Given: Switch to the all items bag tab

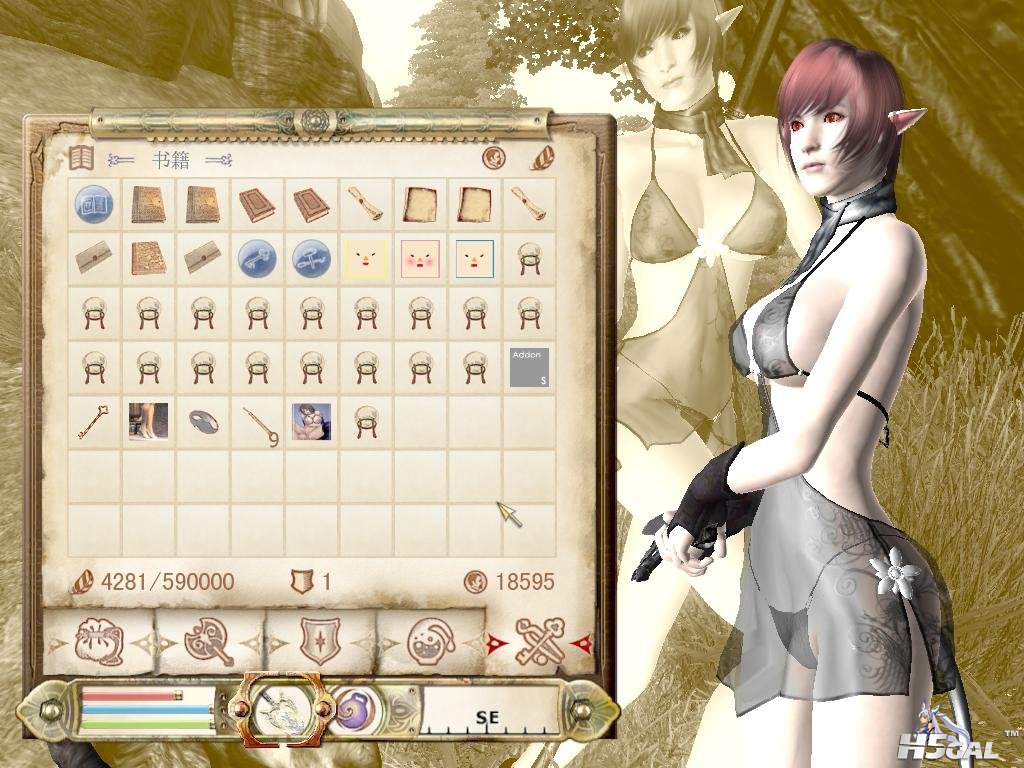Looking at the screenshot, I should pyautogui.click(x=101, y=640).
